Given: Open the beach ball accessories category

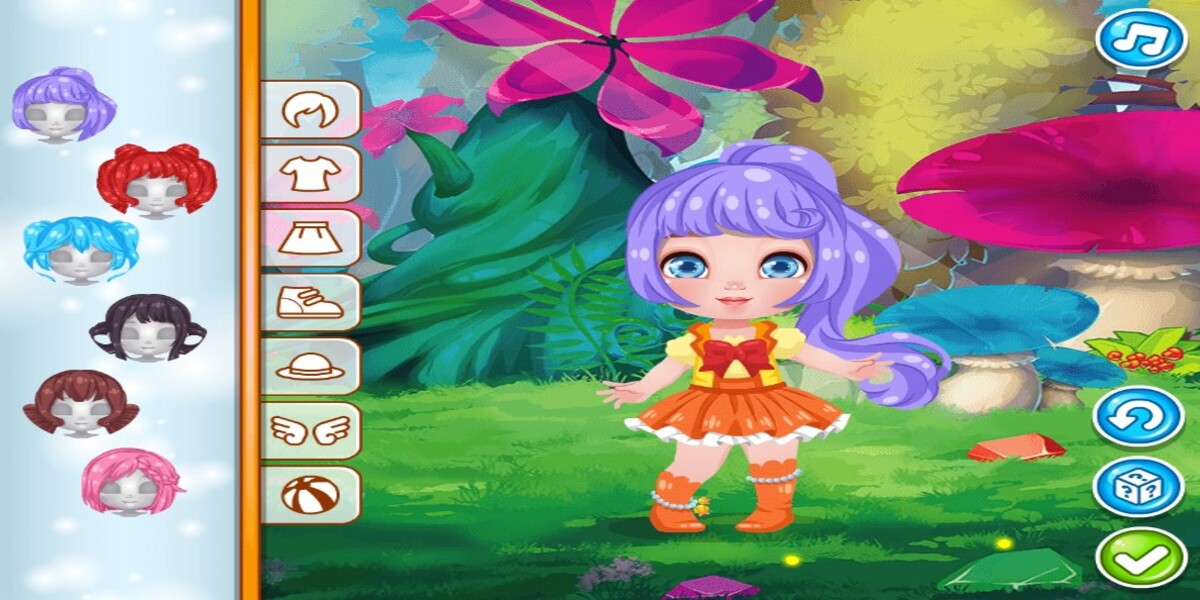Looking at the screenshot, I should [x=310, y=494].
